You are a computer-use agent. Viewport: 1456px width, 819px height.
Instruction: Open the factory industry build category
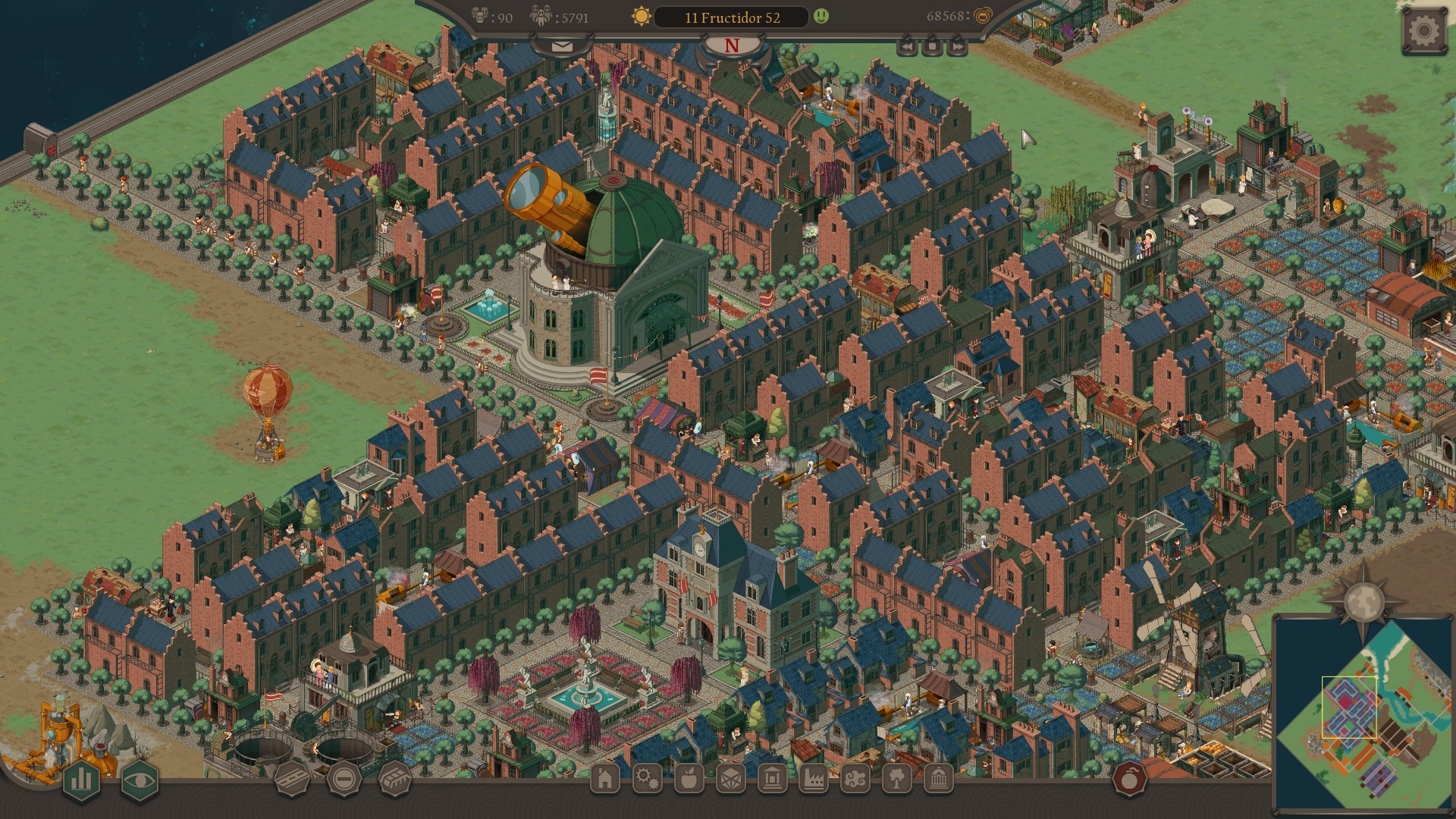click(x=814, y=779)
